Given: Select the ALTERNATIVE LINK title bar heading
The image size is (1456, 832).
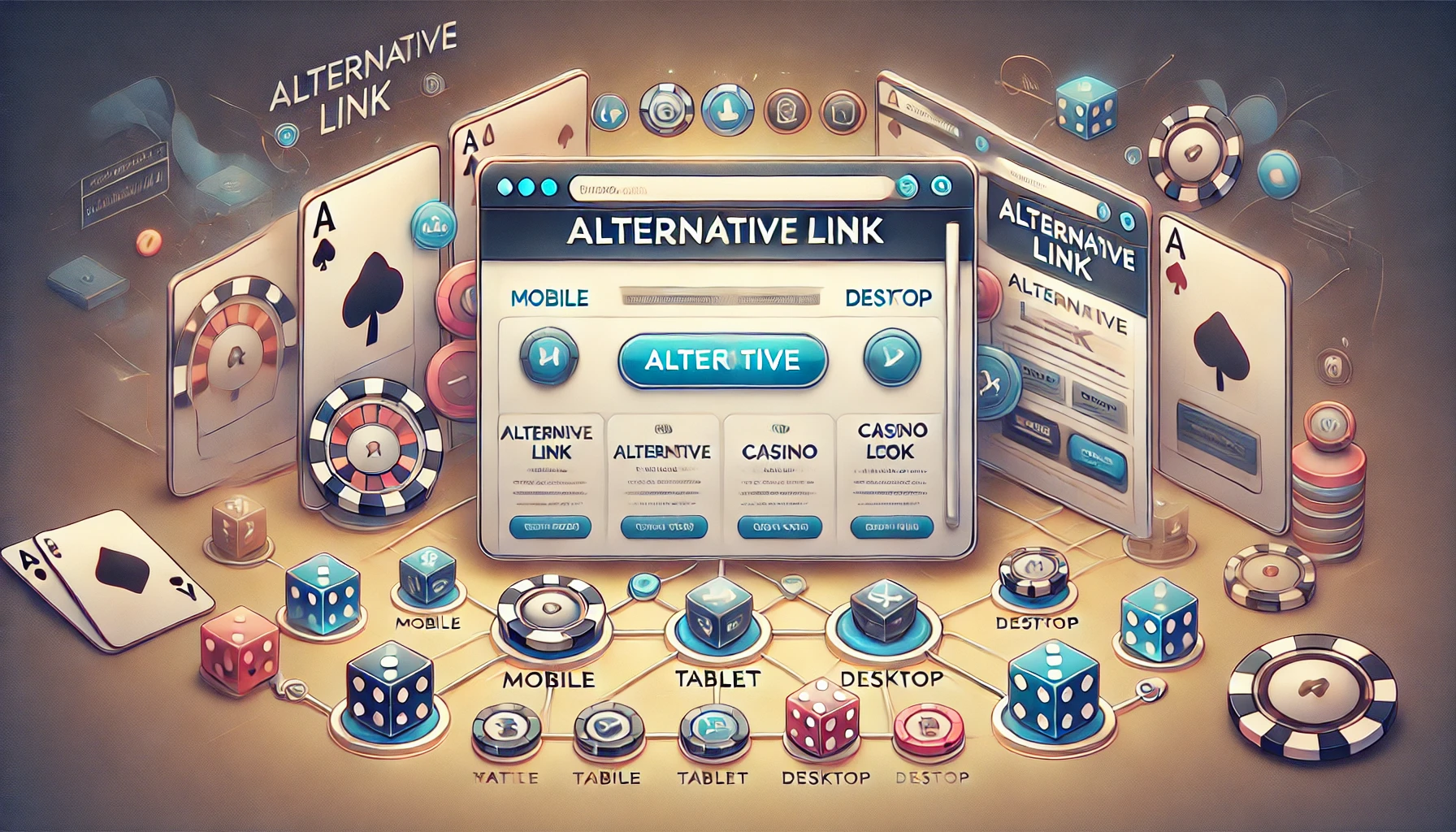Looking at the screenshot, I should pos(725,231).
